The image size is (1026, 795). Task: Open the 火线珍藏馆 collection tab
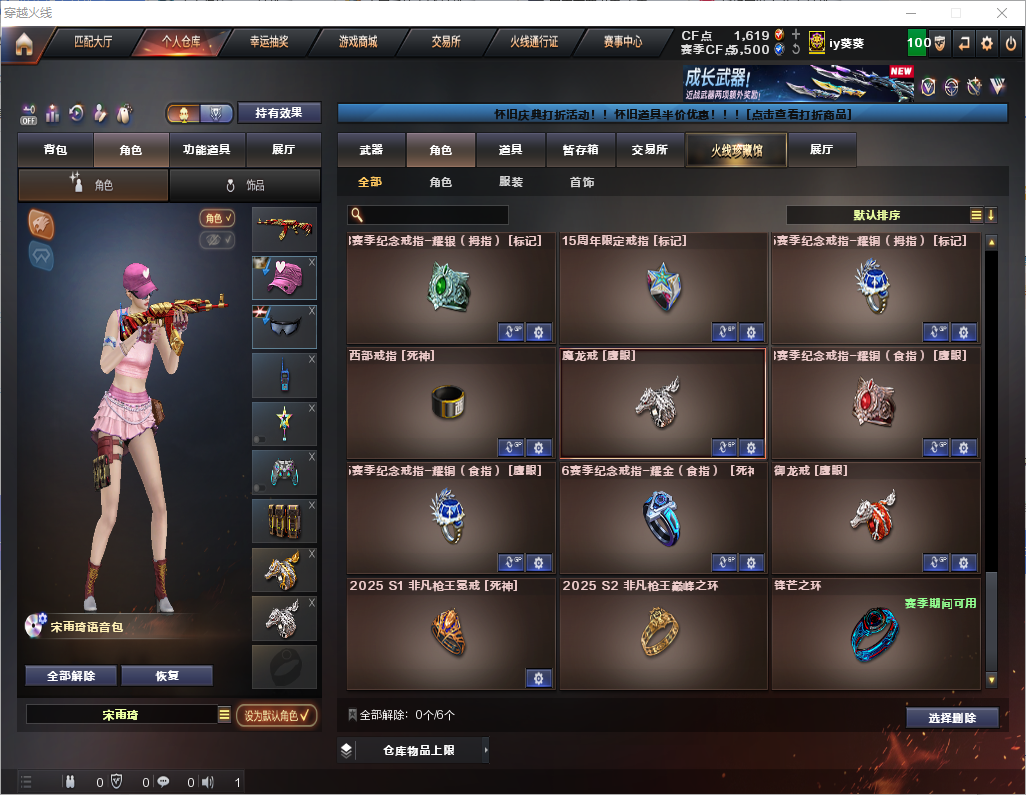pos(736,150)
